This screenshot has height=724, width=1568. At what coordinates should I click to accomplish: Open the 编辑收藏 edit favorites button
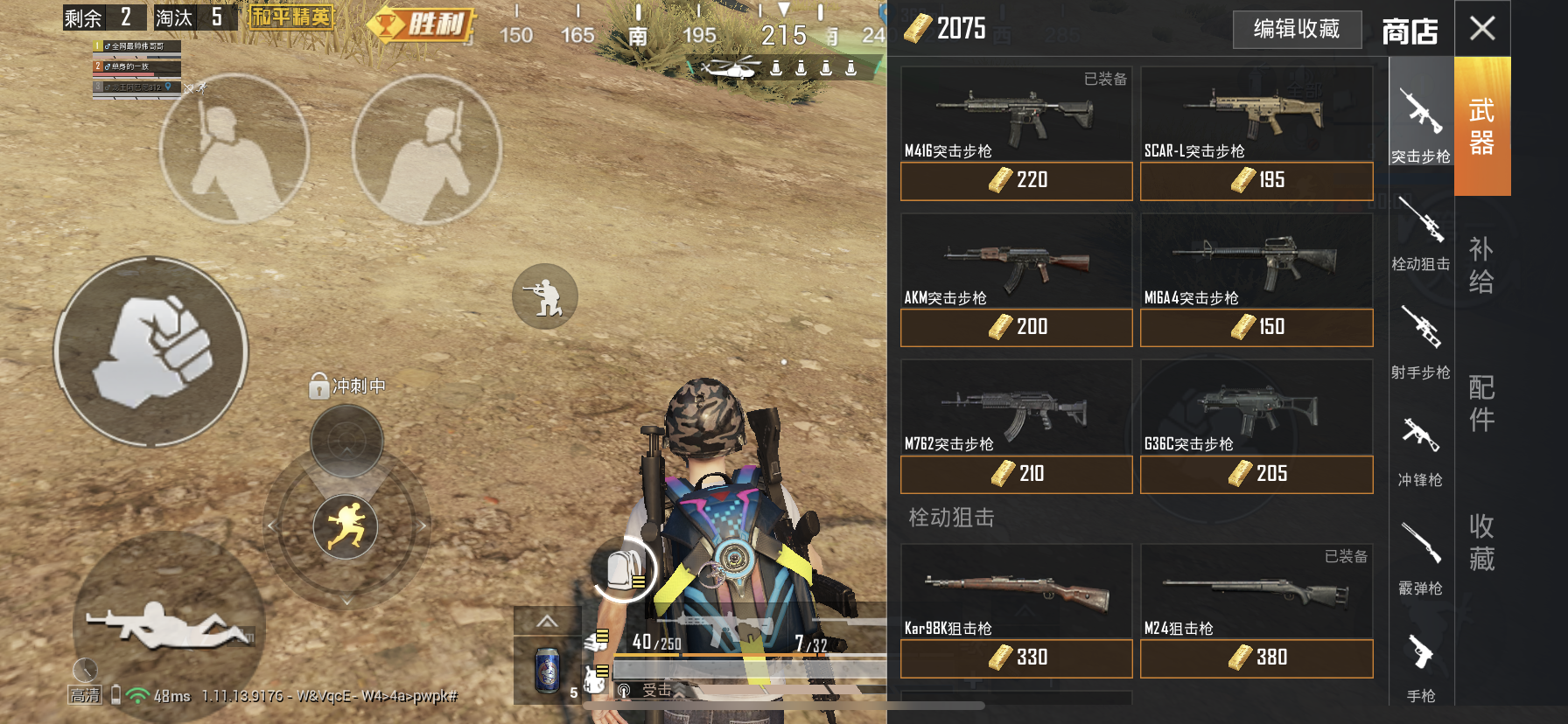point(1297,30)
